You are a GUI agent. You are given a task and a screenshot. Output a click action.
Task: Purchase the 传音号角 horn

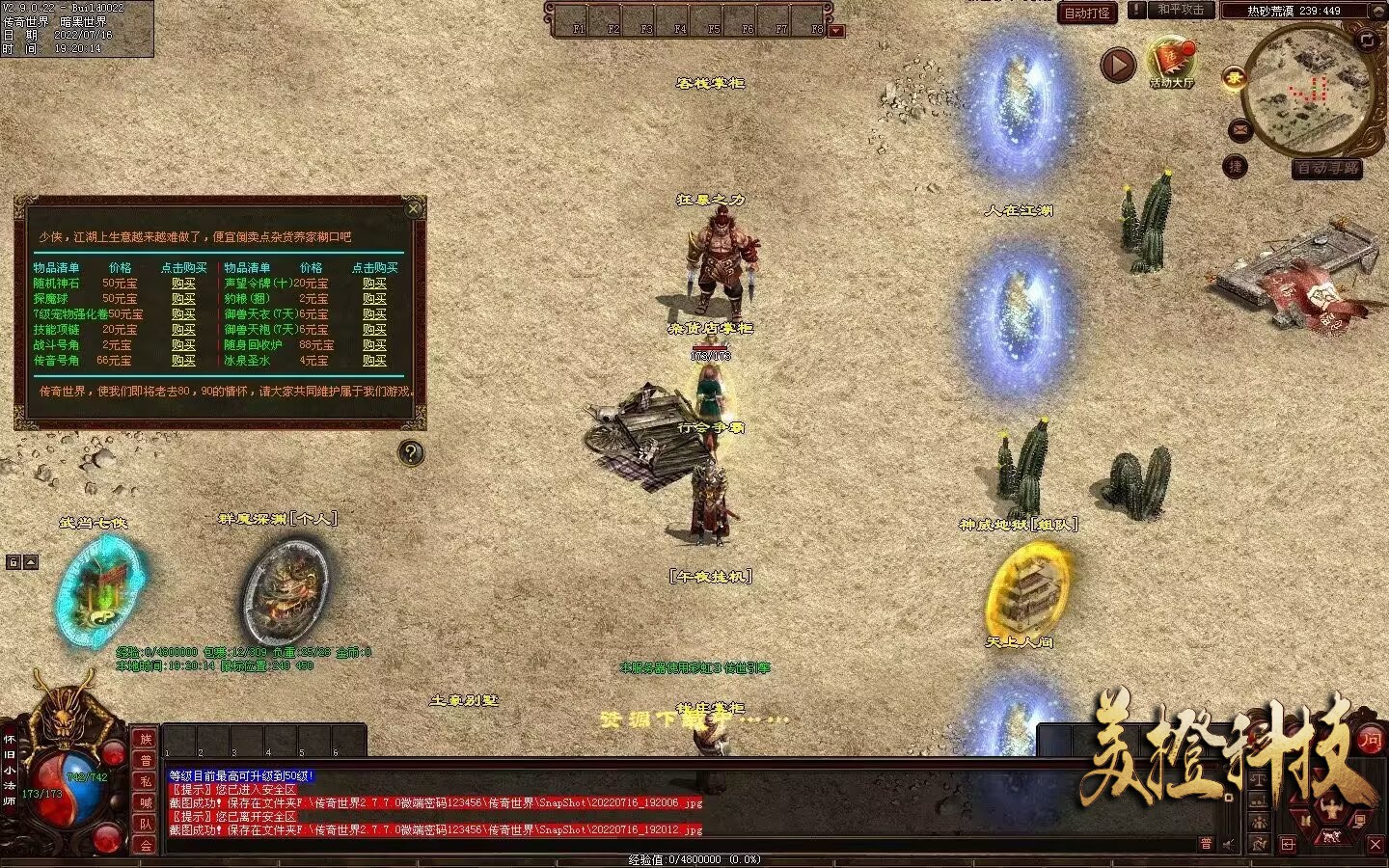coord(183,361)
